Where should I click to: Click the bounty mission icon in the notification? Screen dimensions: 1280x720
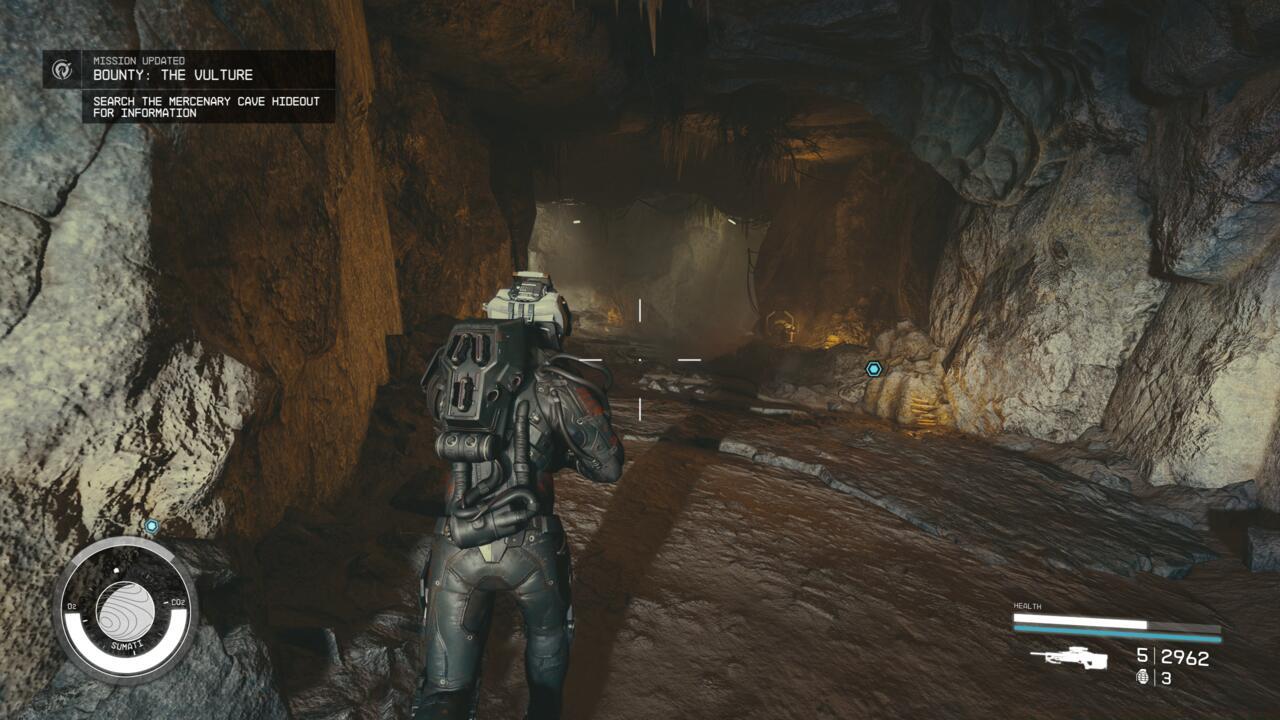(x=61, y=68)
